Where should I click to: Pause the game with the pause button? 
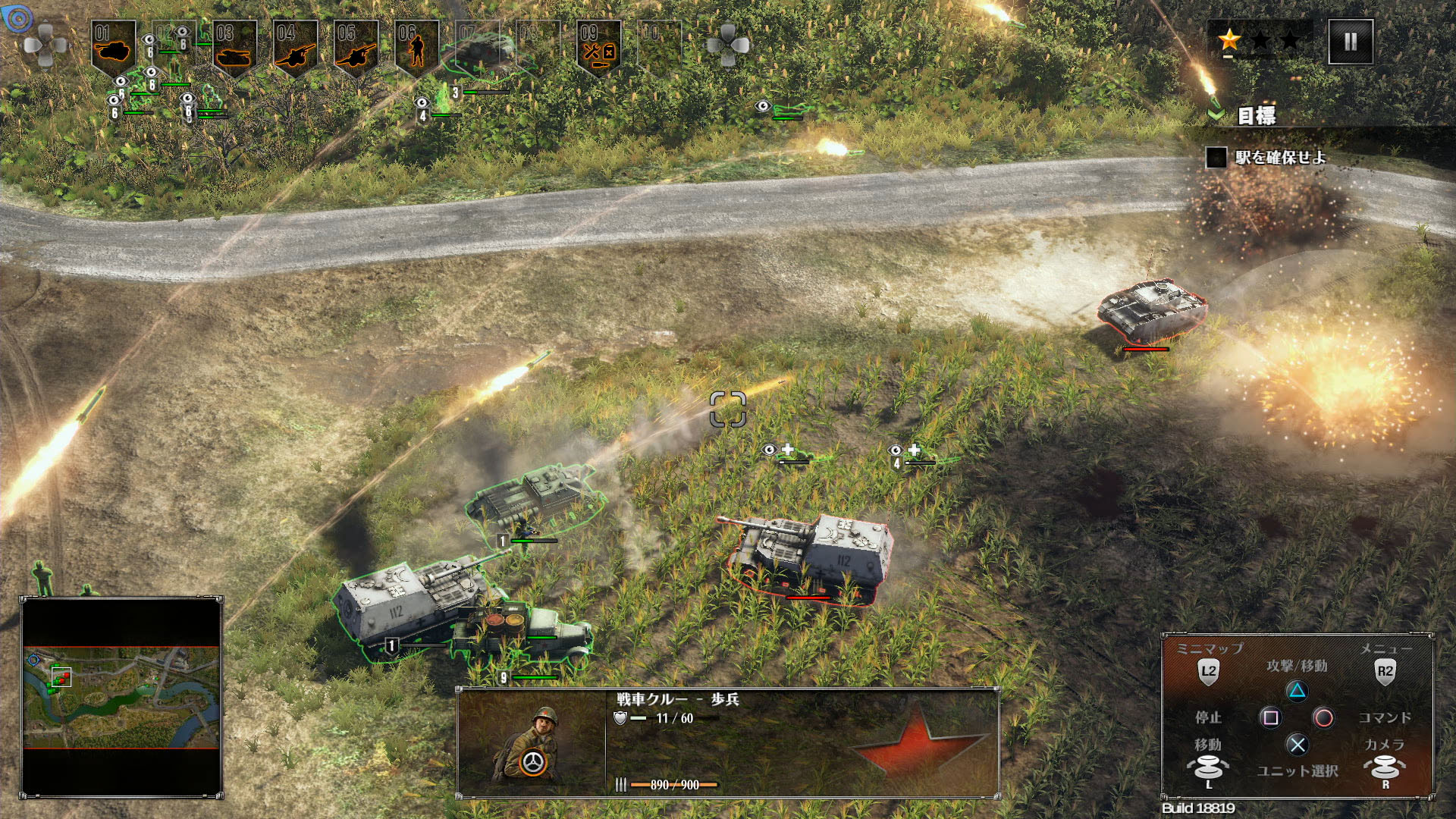tap(1351, 42)
